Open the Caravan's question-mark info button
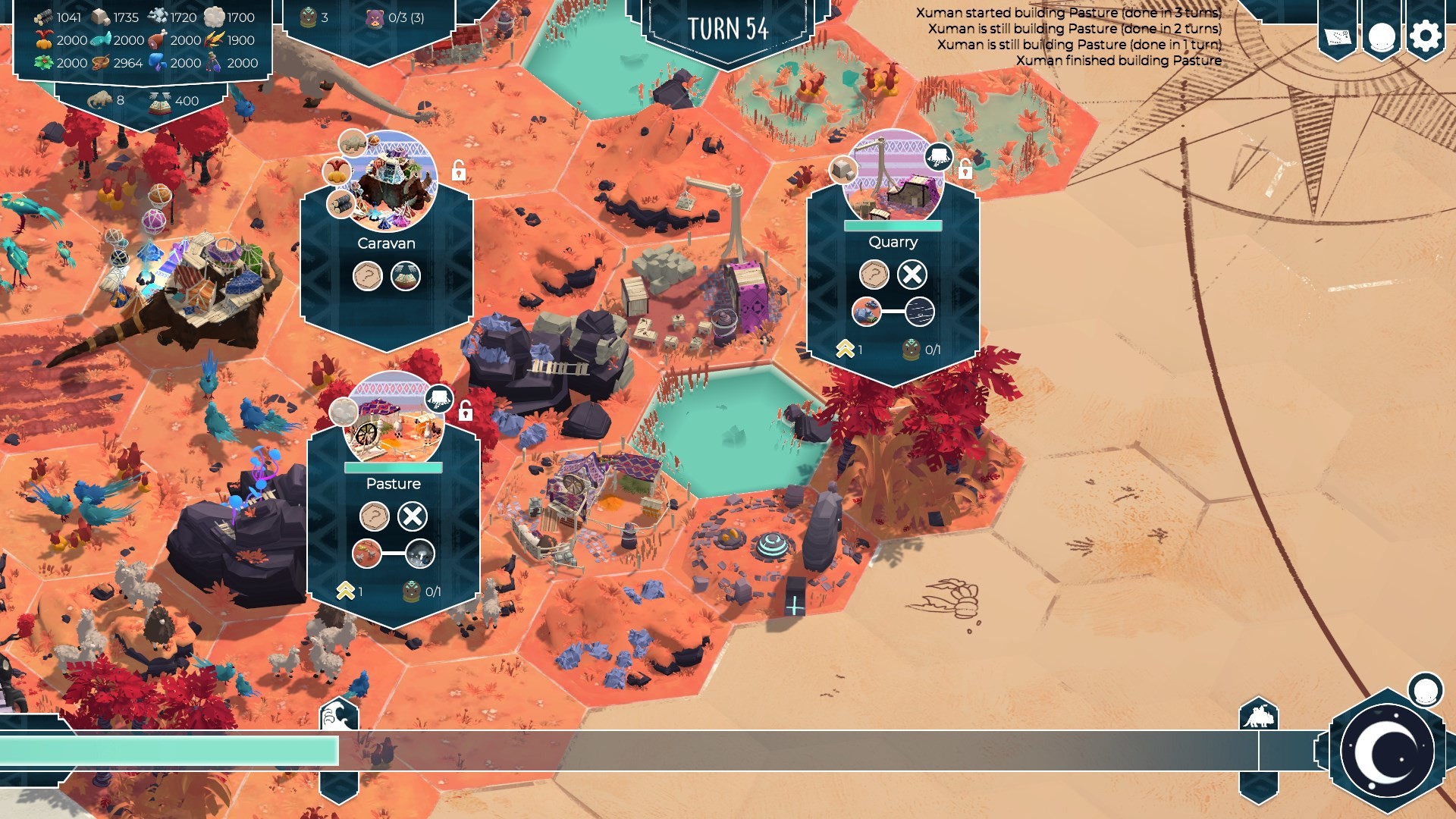 [368, 276]
